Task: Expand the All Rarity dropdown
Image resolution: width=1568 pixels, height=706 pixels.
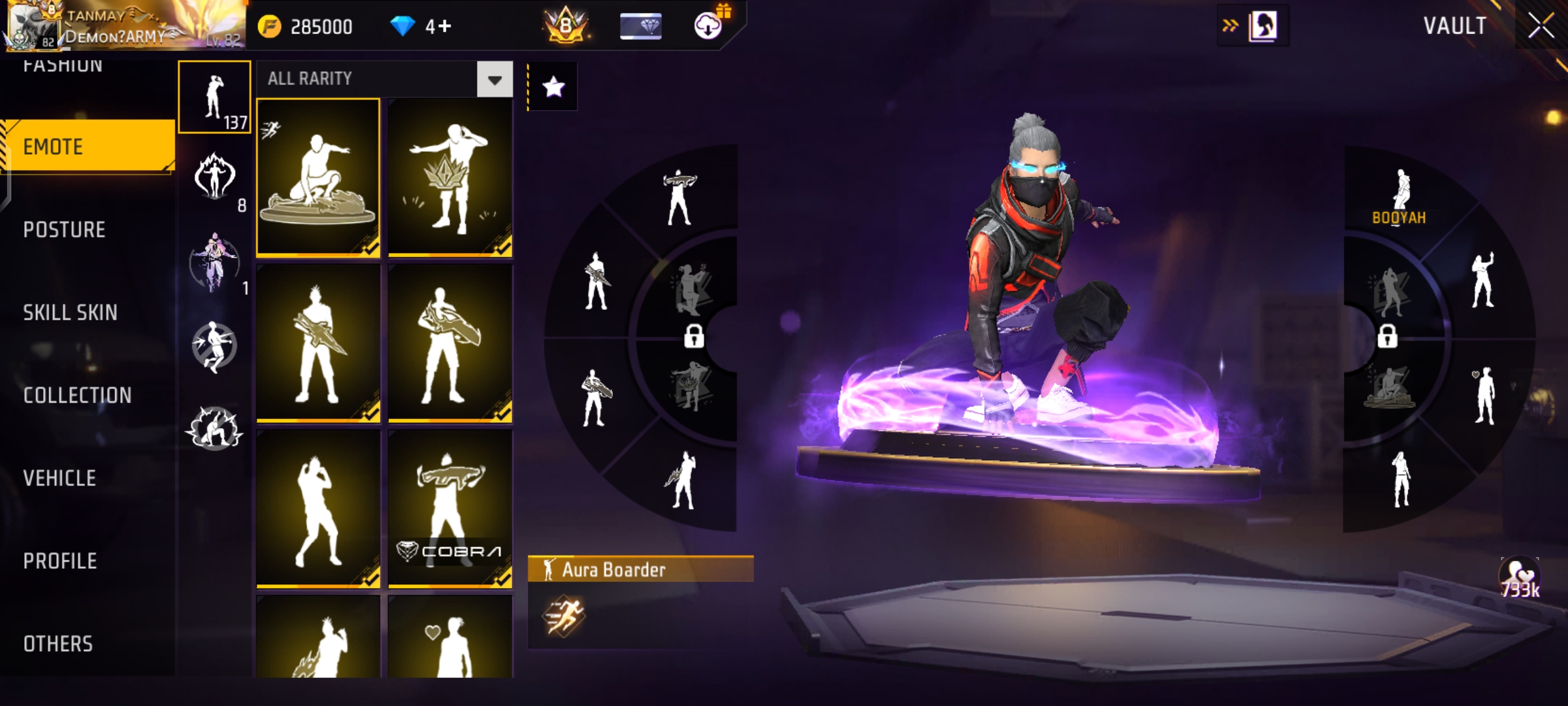Action: click(x=495, y=80)
